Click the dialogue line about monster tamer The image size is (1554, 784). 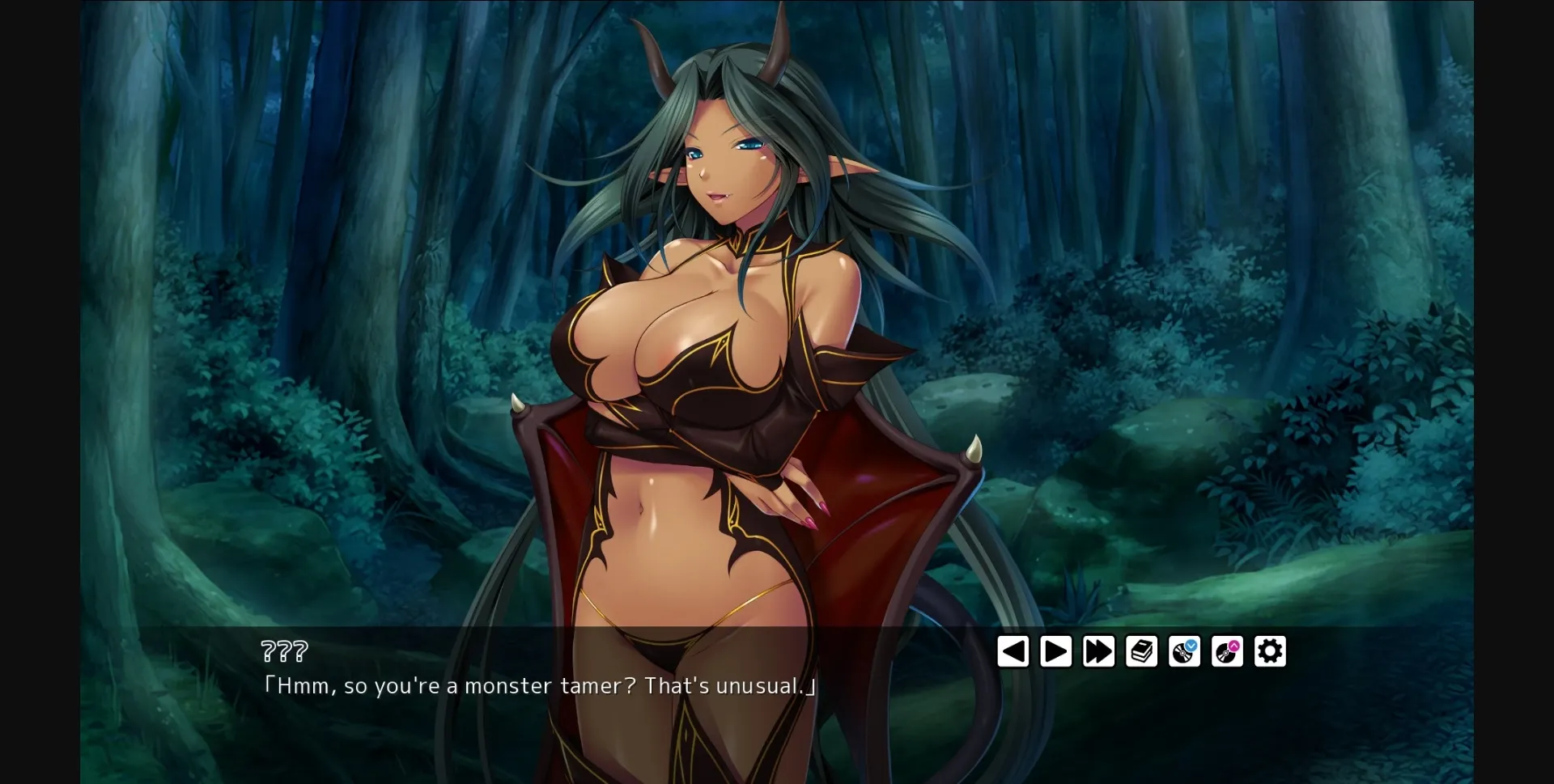pyautogui.click(x=541, y=685)
